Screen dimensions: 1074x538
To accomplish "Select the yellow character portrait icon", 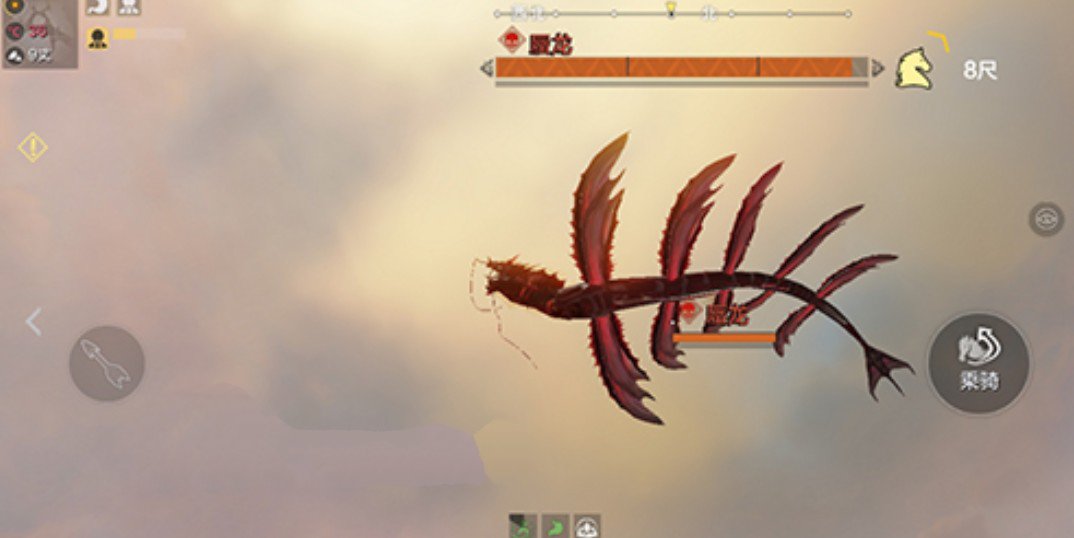I will [x=97, y=38].
